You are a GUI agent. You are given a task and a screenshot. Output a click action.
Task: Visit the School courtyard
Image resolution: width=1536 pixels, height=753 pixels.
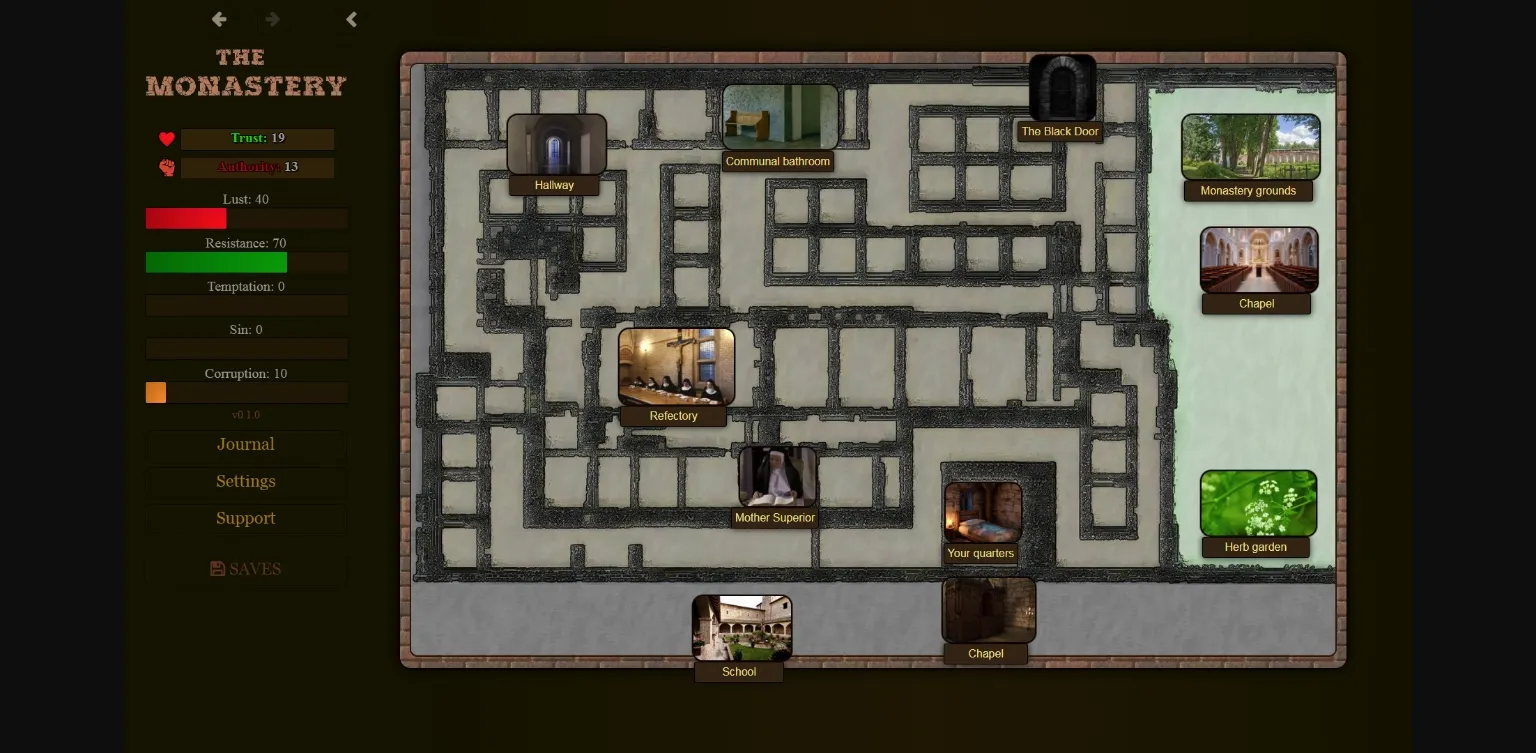click(x=741, y=627)
